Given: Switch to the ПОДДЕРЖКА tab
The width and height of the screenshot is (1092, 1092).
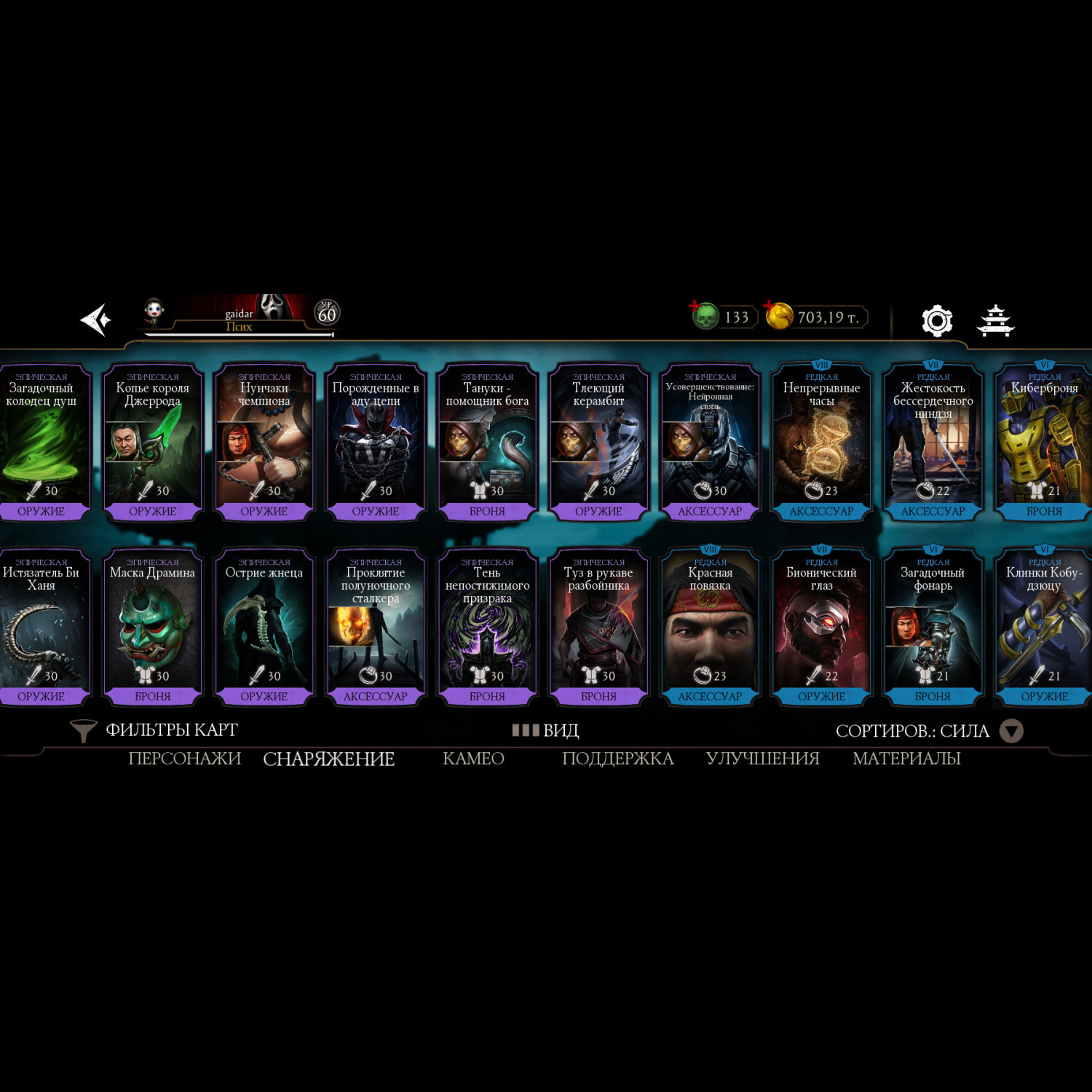Looking at the screenshot, I should (x=617, y=759).
